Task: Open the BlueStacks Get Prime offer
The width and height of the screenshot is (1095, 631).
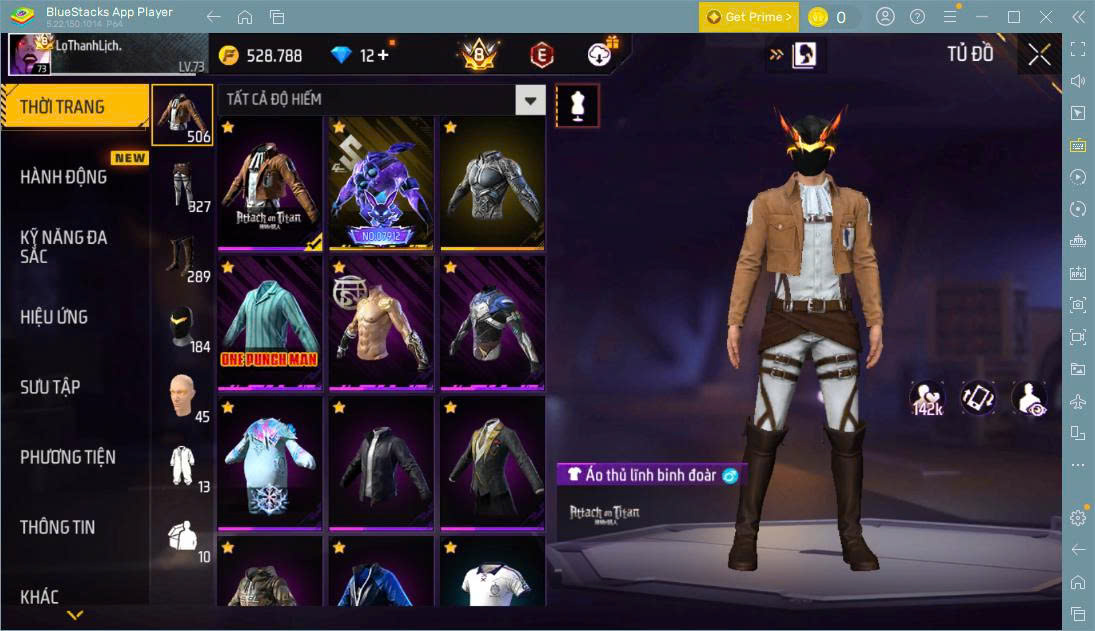Action: click(749, 17)
